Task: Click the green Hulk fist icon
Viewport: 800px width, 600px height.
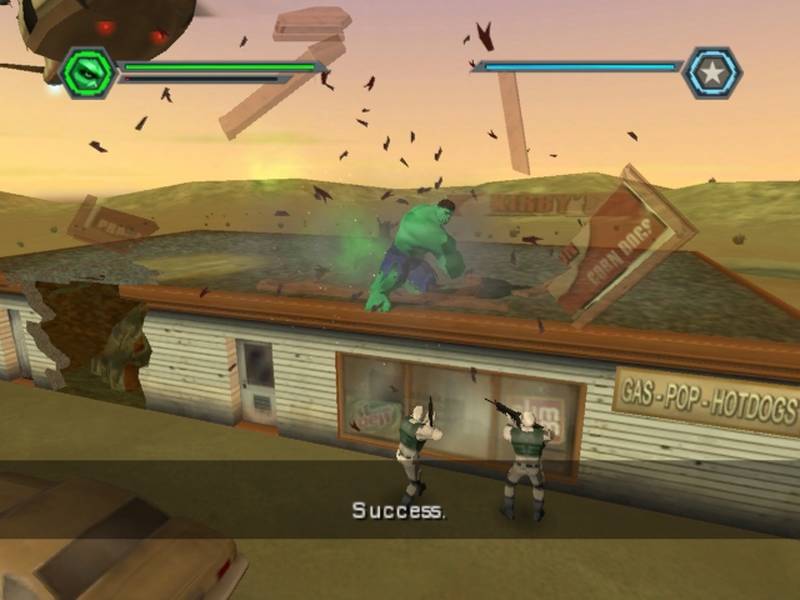Action: [87, 72]
